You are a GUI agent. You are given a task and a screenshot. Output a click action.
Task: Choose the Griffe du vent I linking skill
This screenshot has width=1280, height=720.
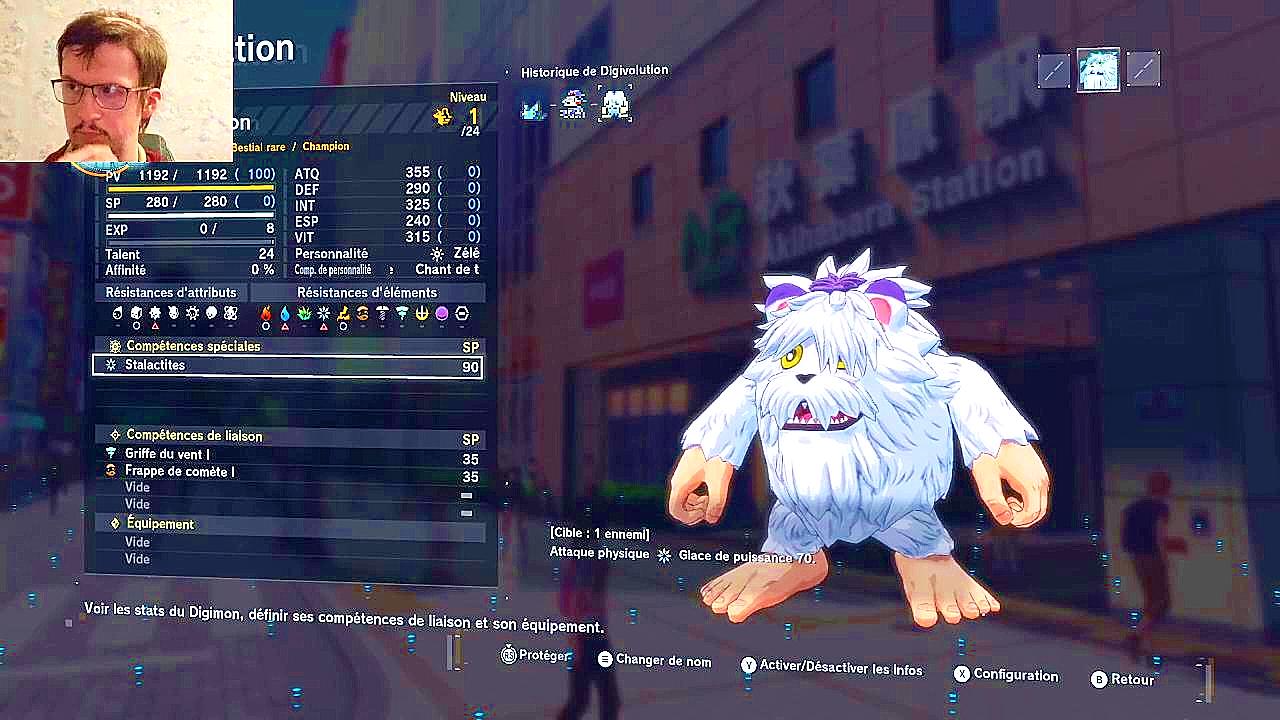pyautogui.click(x=287, y=454)
